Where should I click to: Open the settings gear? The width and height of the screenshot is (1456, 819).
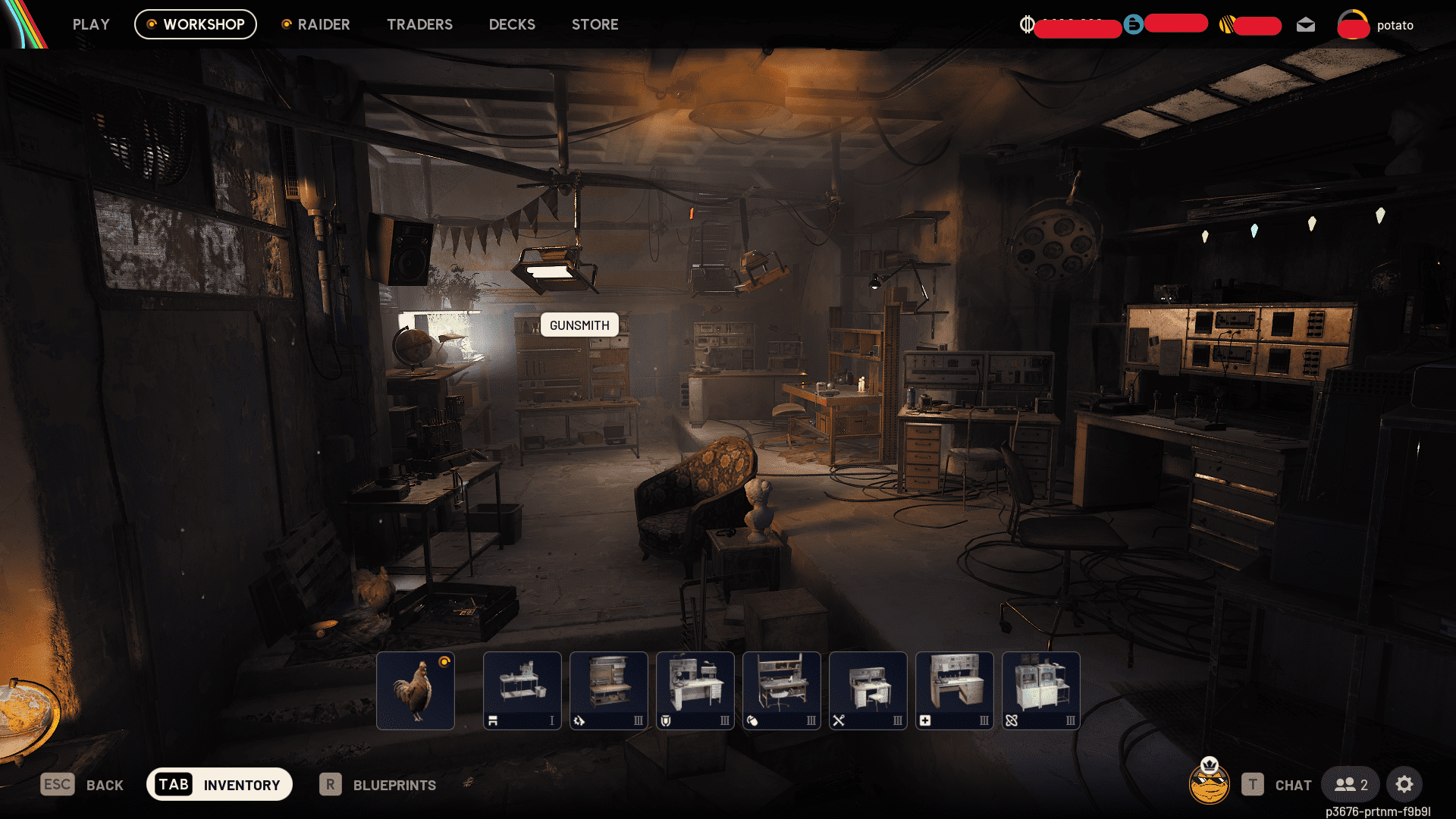[x=1404, y=785]
